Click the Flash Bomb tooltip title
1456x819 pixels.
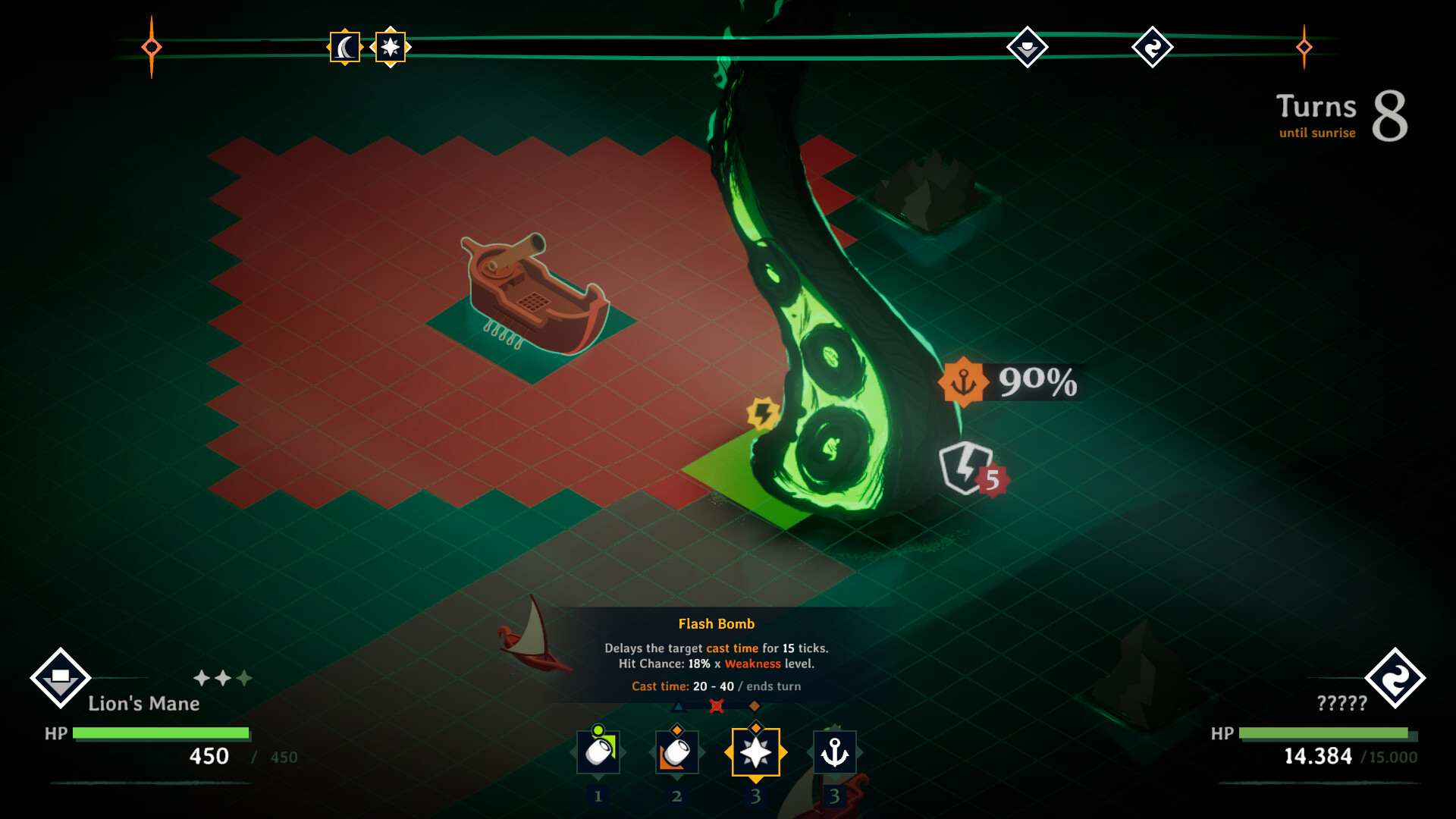pyautogui.click(x=717, y=623)
